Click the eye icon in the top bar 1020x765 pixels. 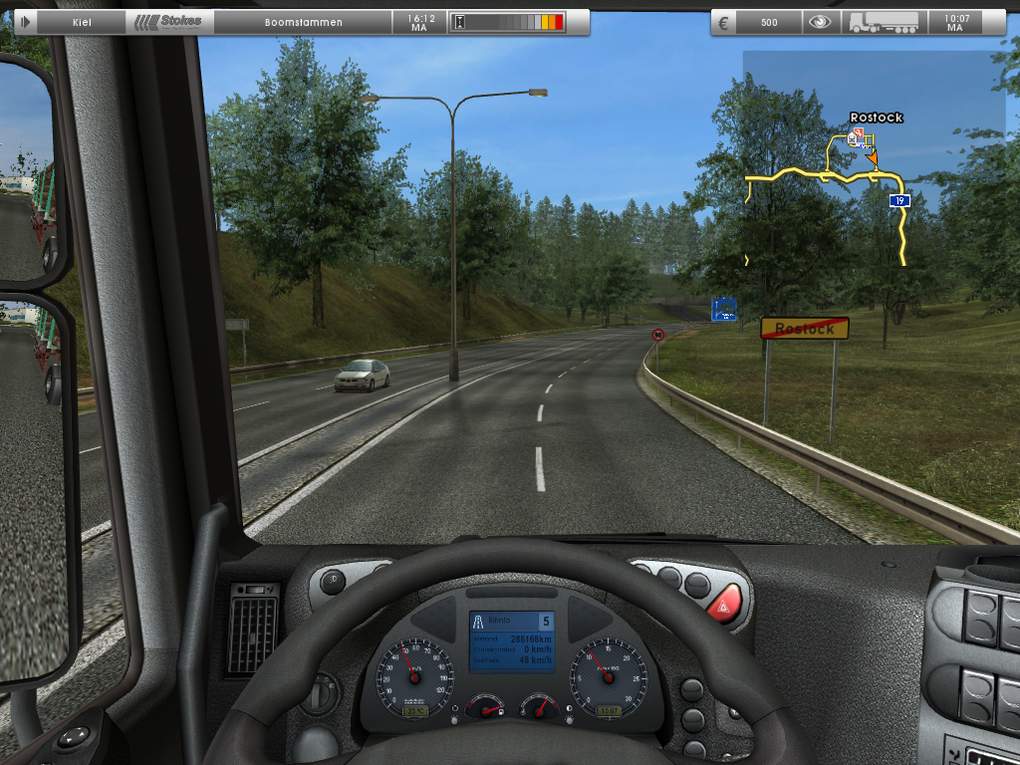(x=819, y=22)
